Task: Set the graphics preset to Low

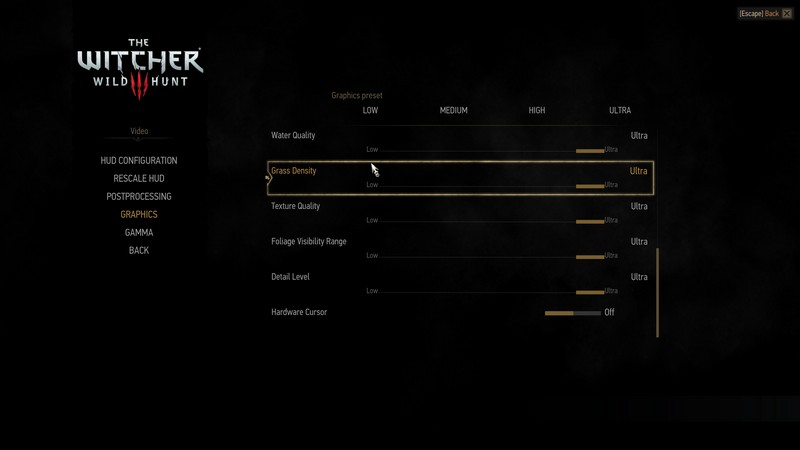Action: point(370,111)
